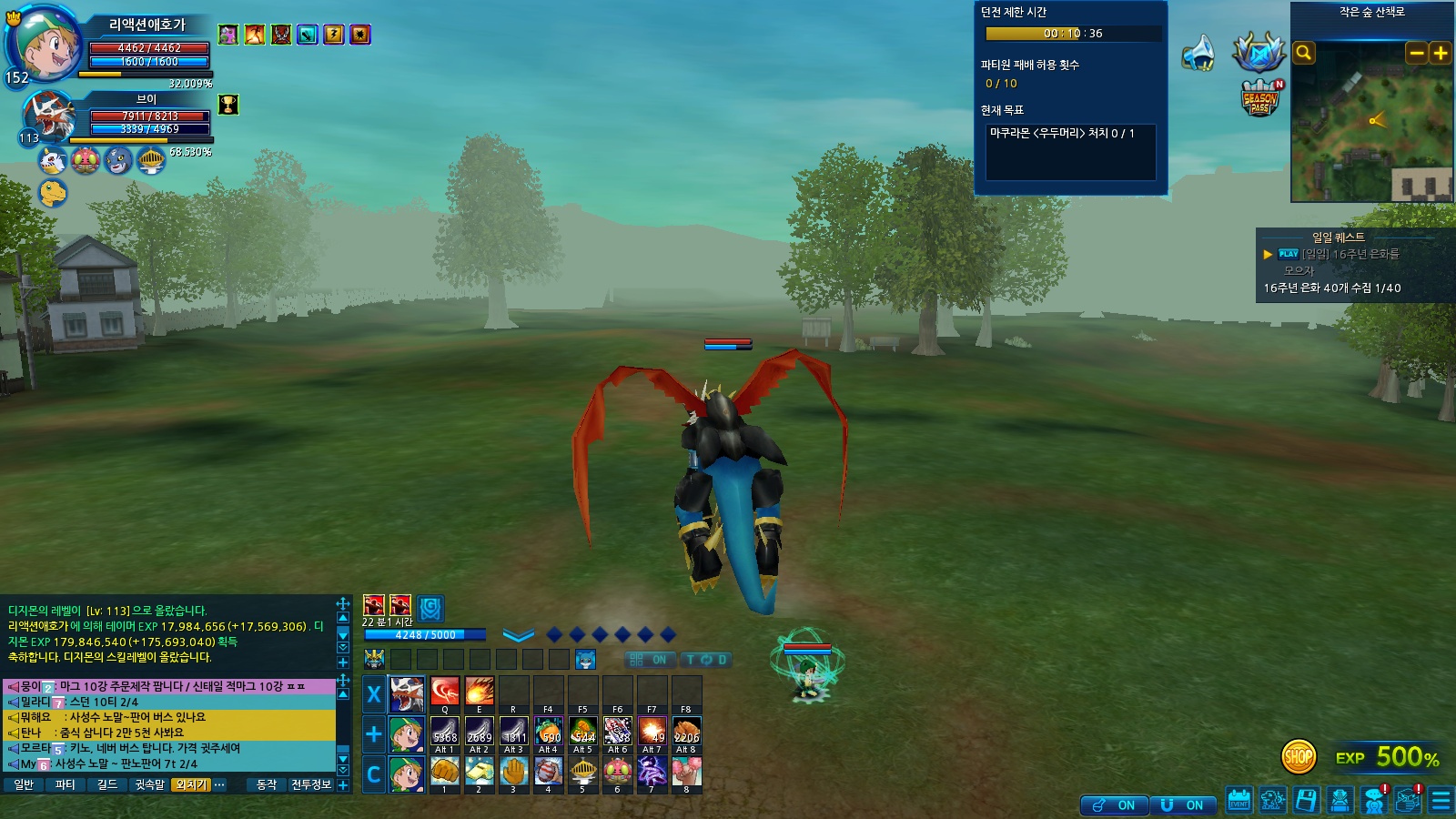The width and height of the screenshot is (1456, 819).
Task: Activate the fireball skill on E
Action: coord(480,692)
